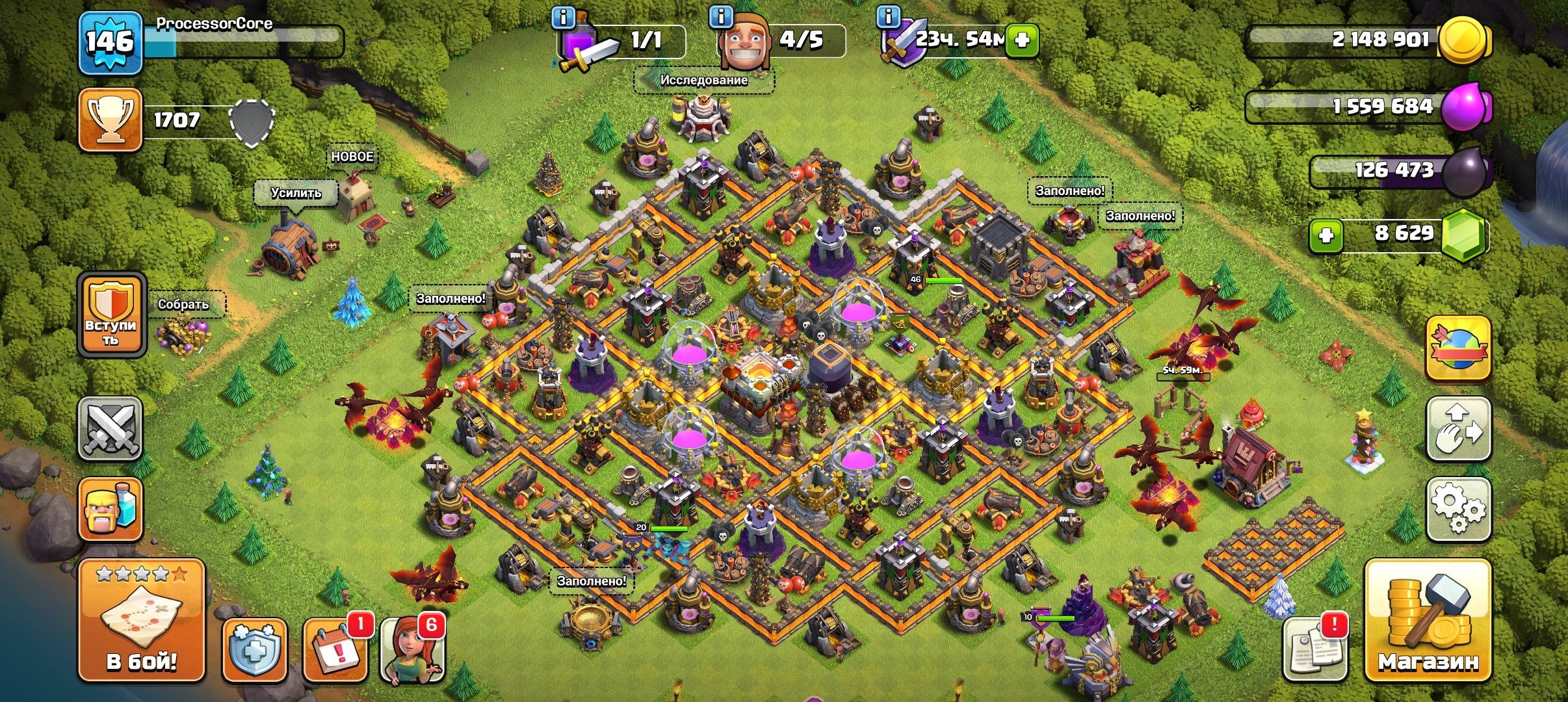Open player profile via level 146 badge
The height and width of the screenshot is (702, 1568).
pos(110,43)
